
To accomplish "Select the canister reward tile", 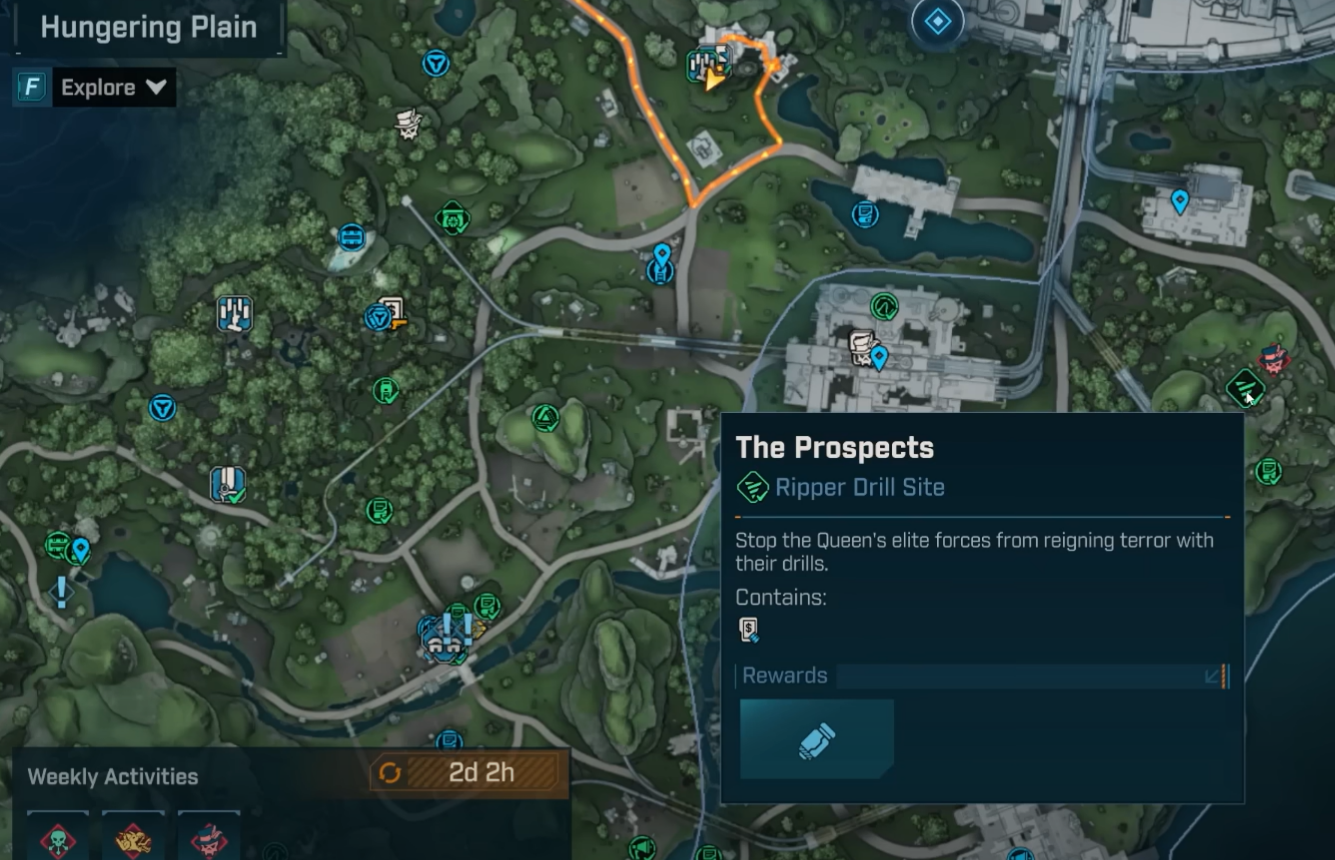I will coord(817,740).
